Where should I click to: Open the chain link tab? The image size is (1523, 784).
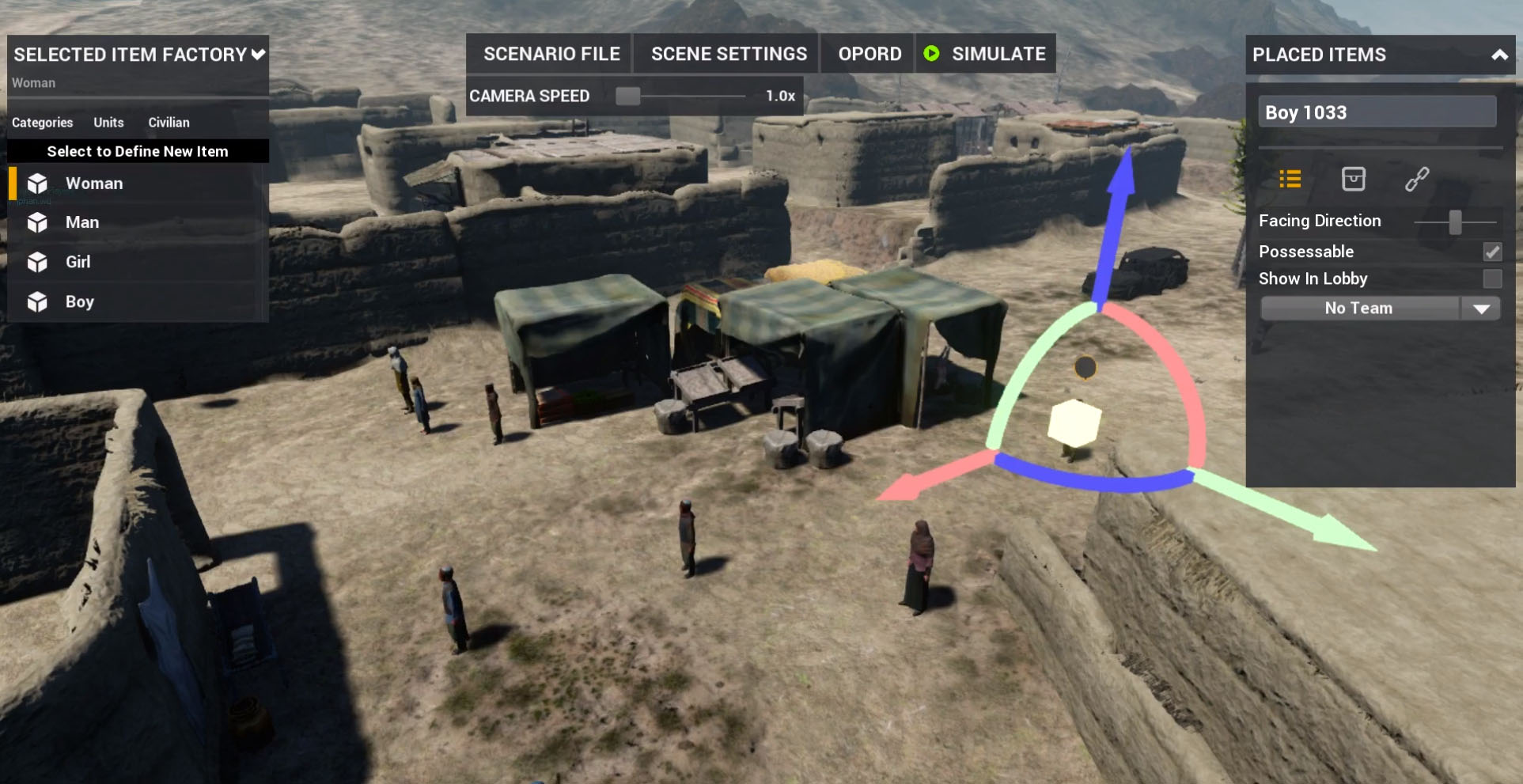coord(1416,180)
